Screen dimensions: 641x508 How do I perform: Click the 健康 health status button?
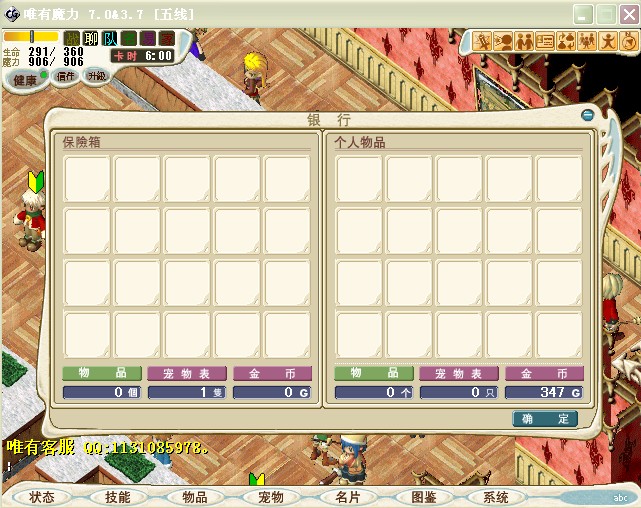[x=25, y=79]
